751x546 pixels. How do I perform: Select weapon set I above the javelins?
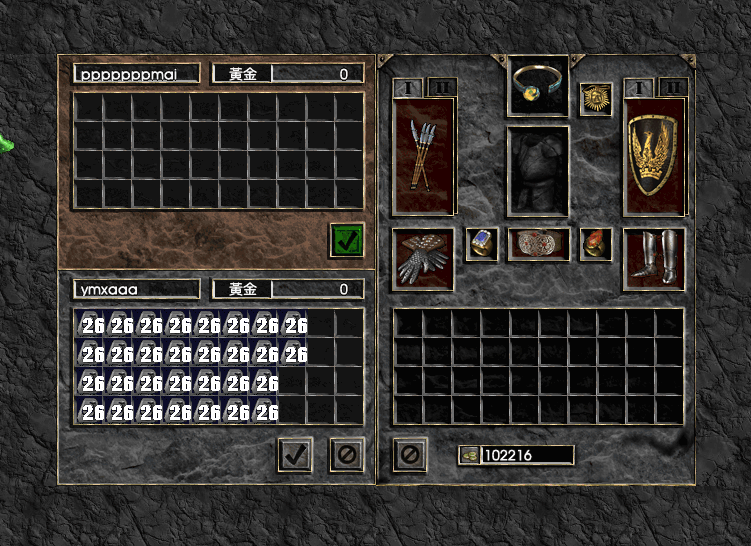coord(407,88)
